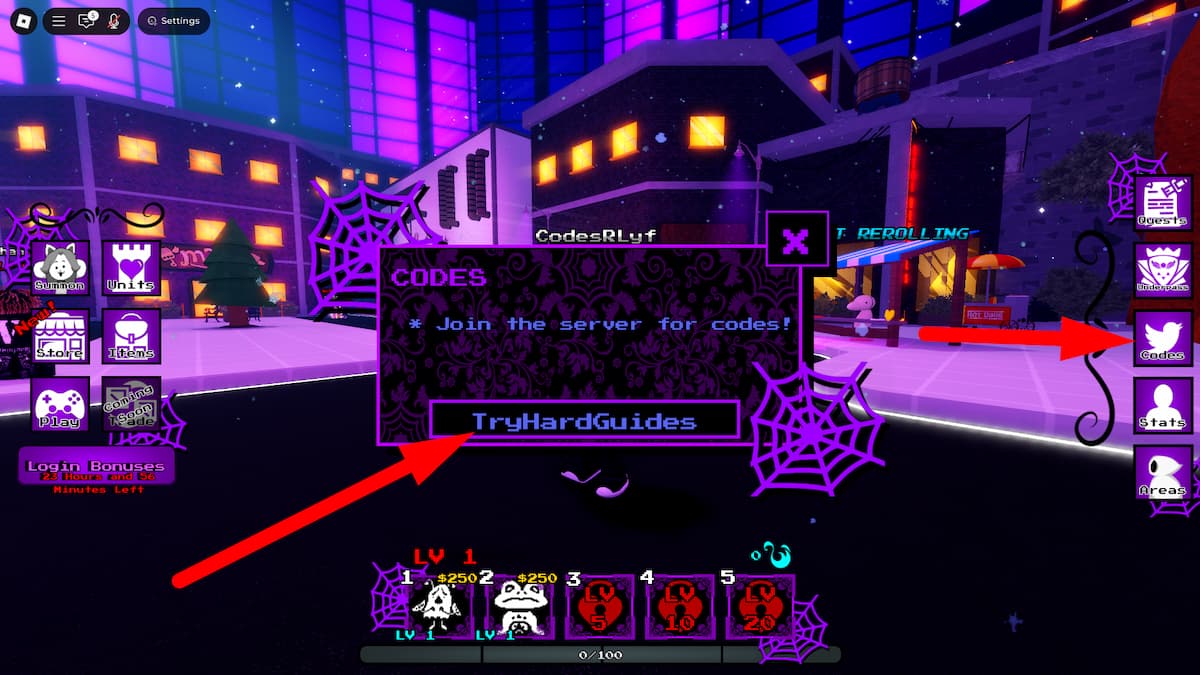Toggle the Roblox microphone icon
Viewport: 1200px width, 675px height.
tap(114, 20)
